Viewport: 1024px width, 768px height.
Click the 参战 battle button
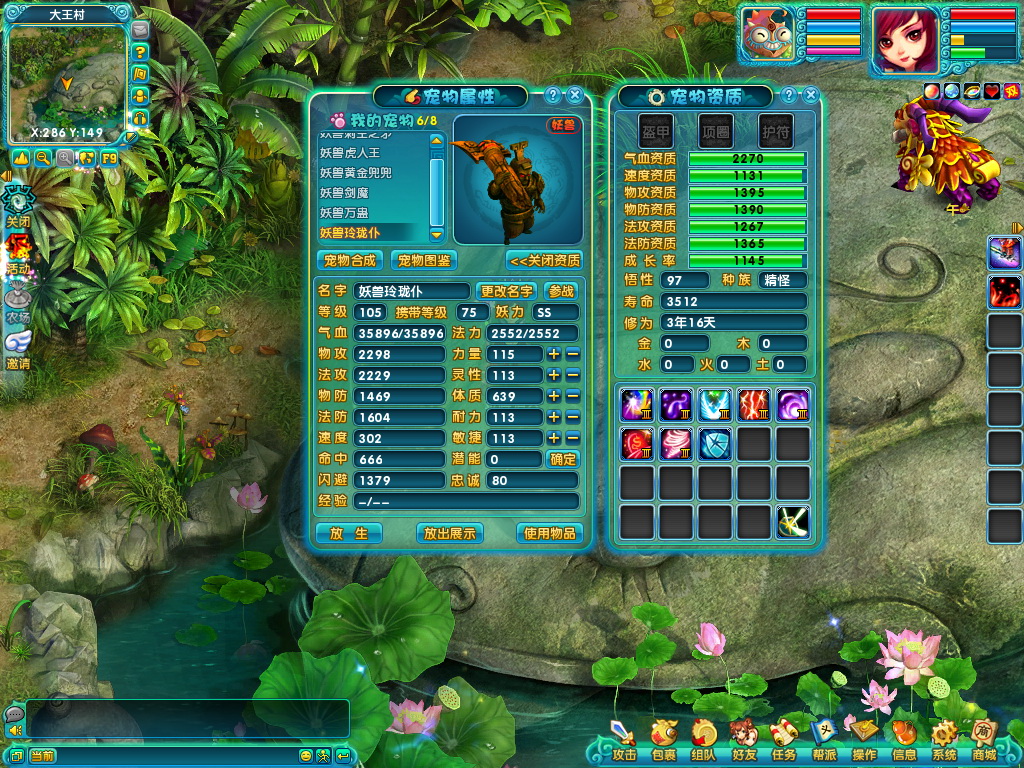562,291
